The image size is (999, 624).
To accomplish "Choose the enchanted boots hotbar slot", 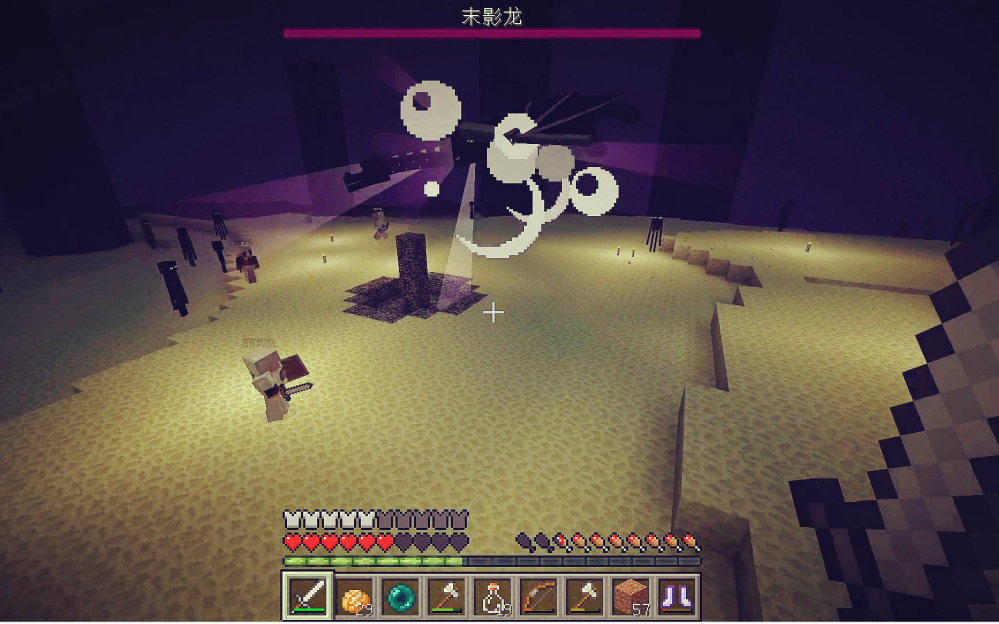I will pos(677,596).
